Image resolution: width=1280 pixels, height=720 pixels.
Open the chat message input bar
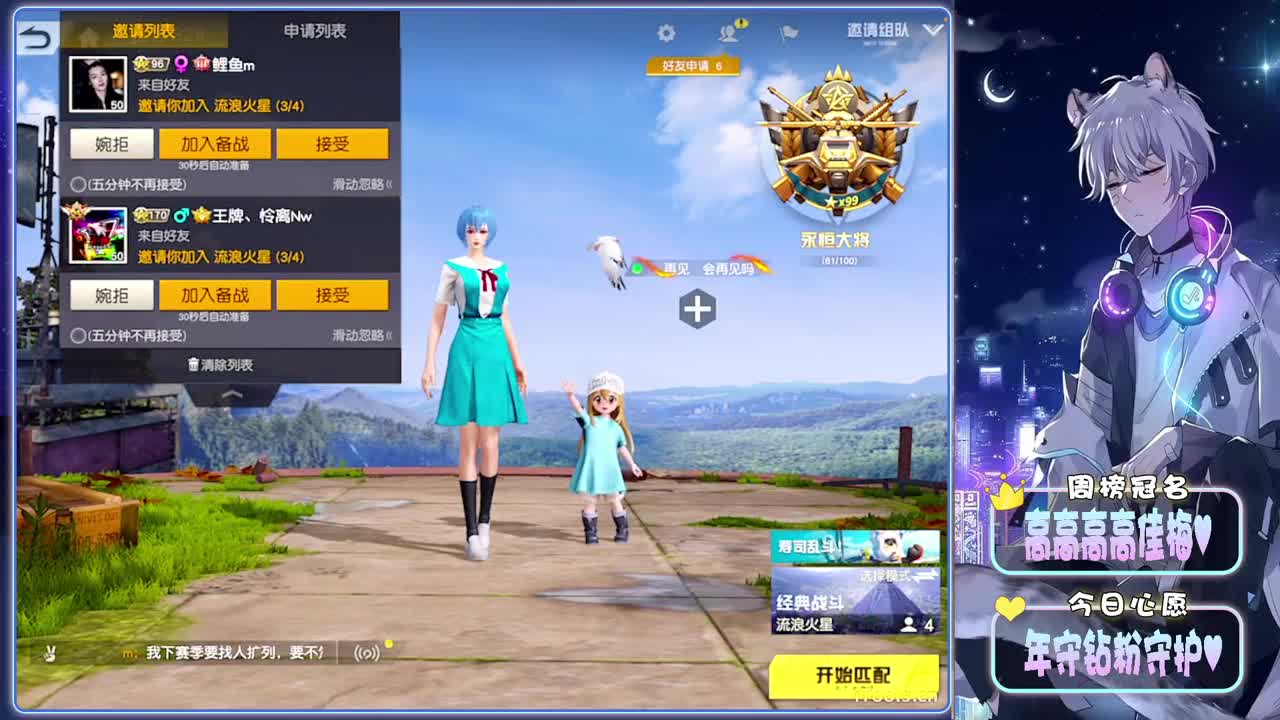coord(220,653)
